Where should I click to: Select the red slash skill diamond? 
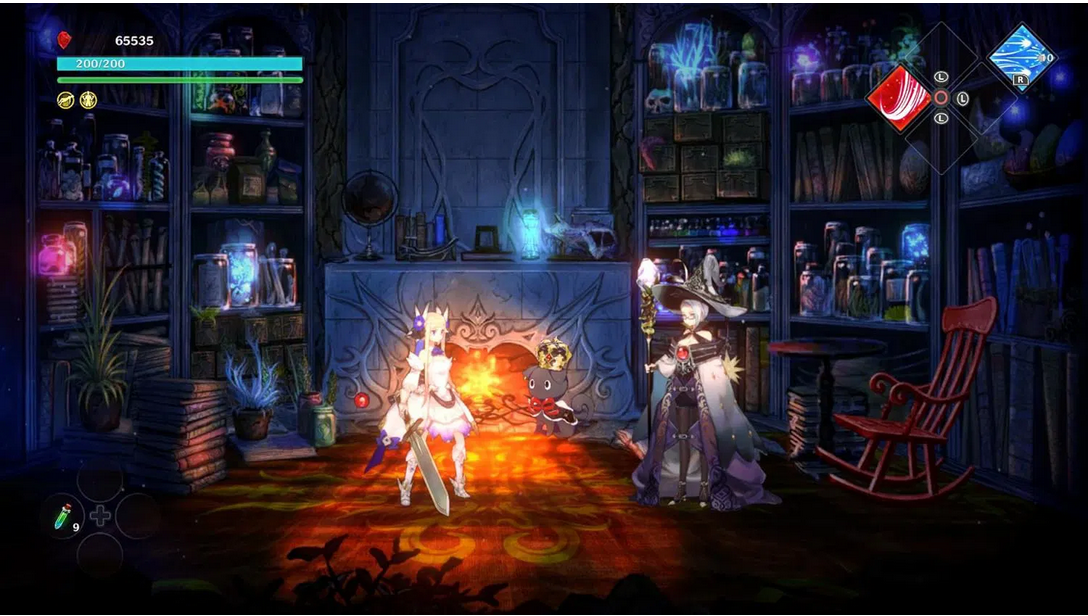898,97
